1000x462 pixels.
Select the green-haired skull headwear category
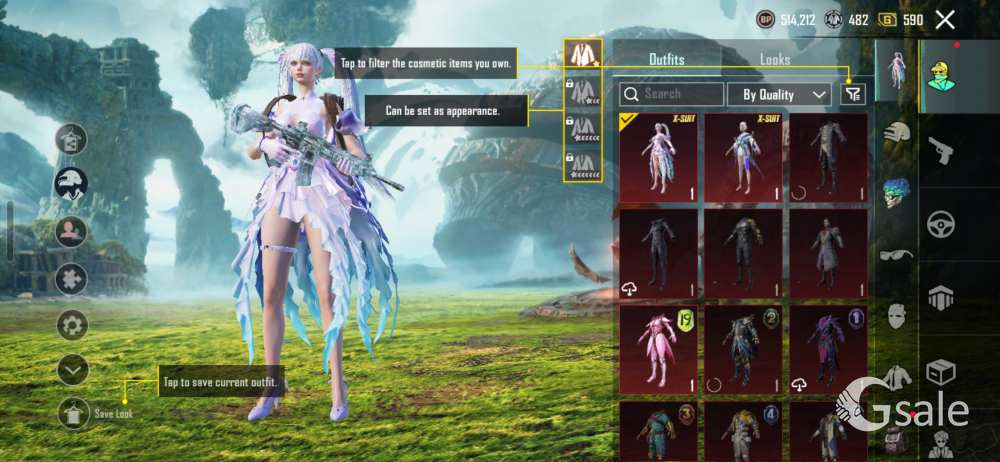click(896, 192)
